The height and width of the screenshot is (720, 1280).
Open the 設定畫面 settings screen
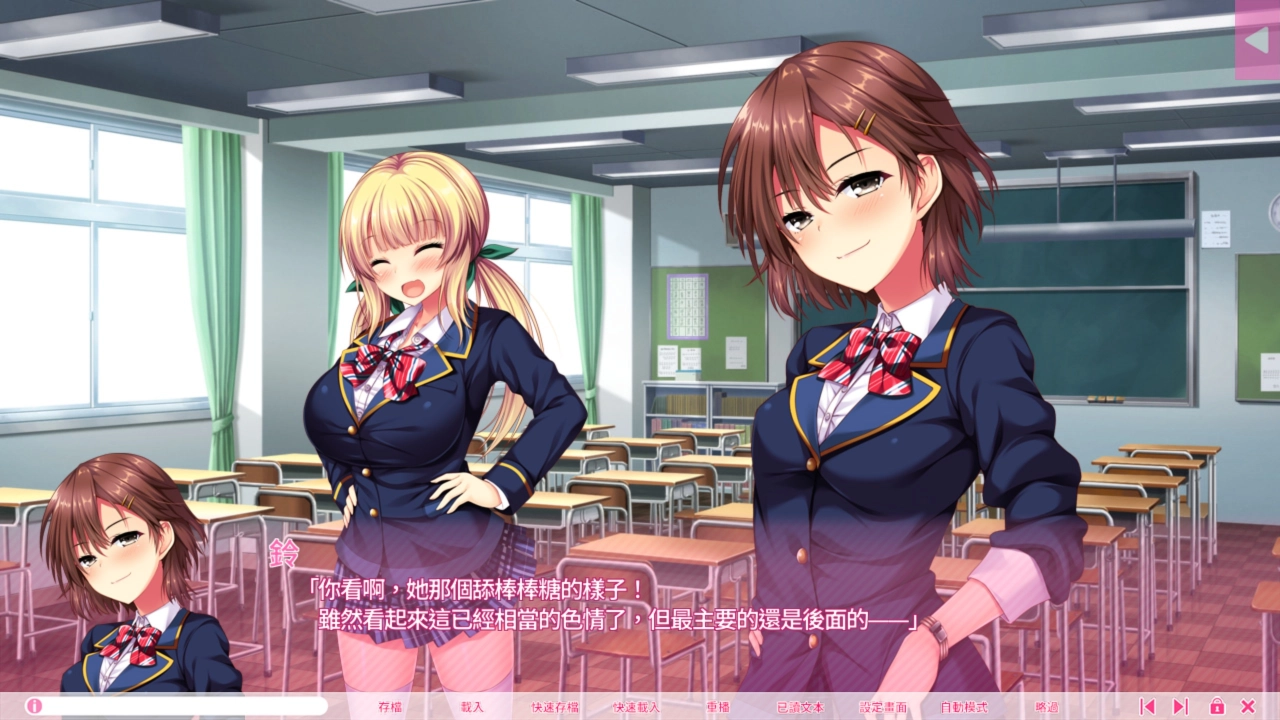[x=883, y=706]
